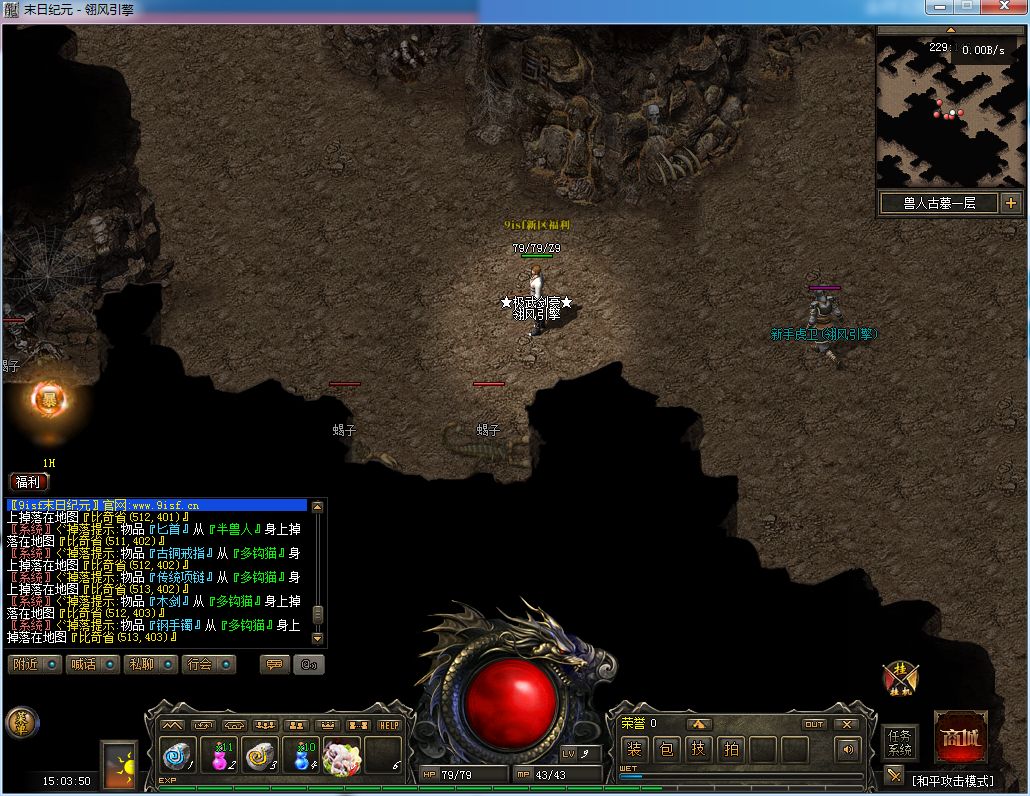Toggle the 行会 guild chat channel
Screen dimensions: 1030x796
click(208, 664)
